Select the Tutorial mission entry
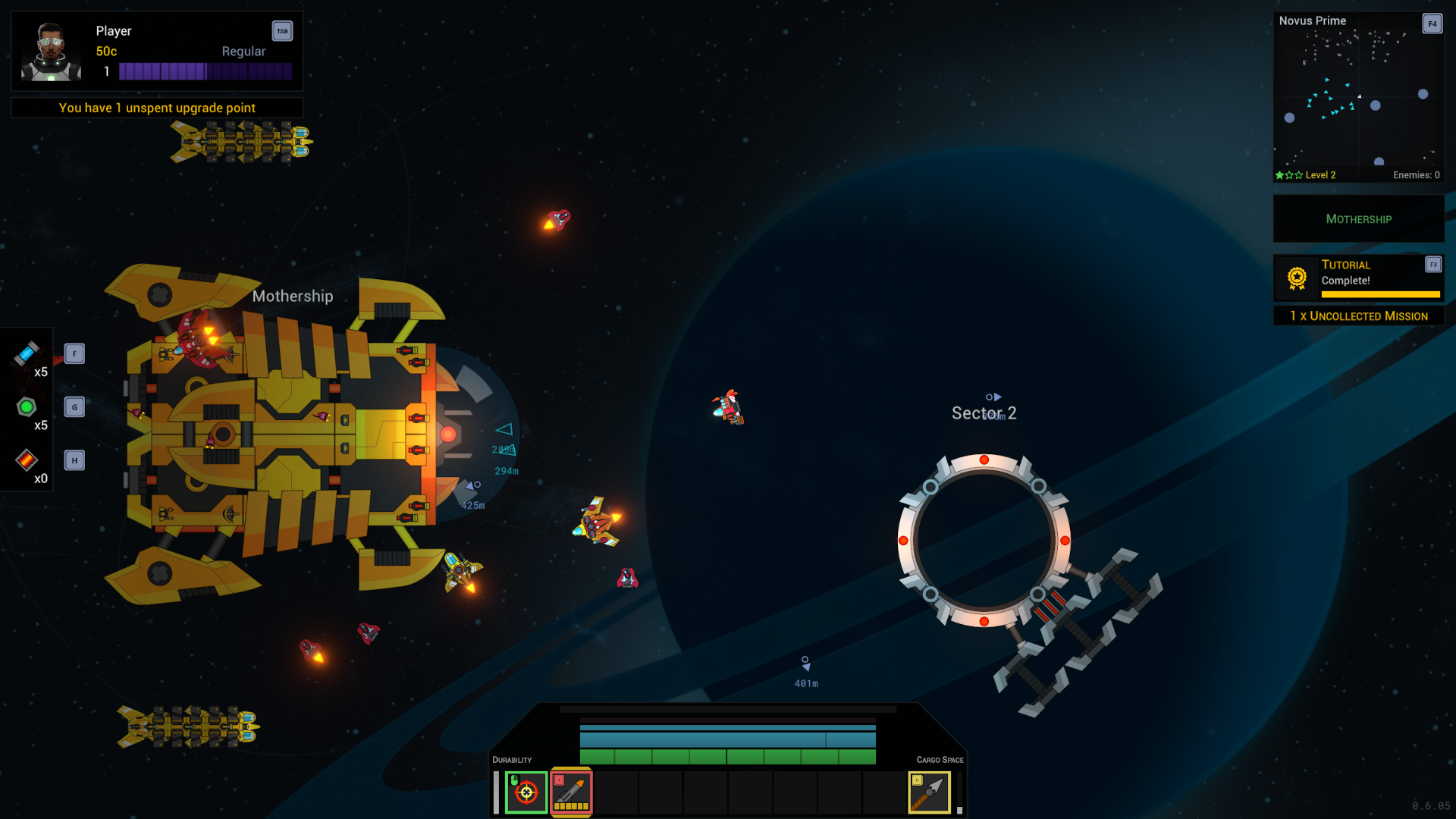Screen dimensions: 1456x819 pyautogui.click(x=1346, y=265)
